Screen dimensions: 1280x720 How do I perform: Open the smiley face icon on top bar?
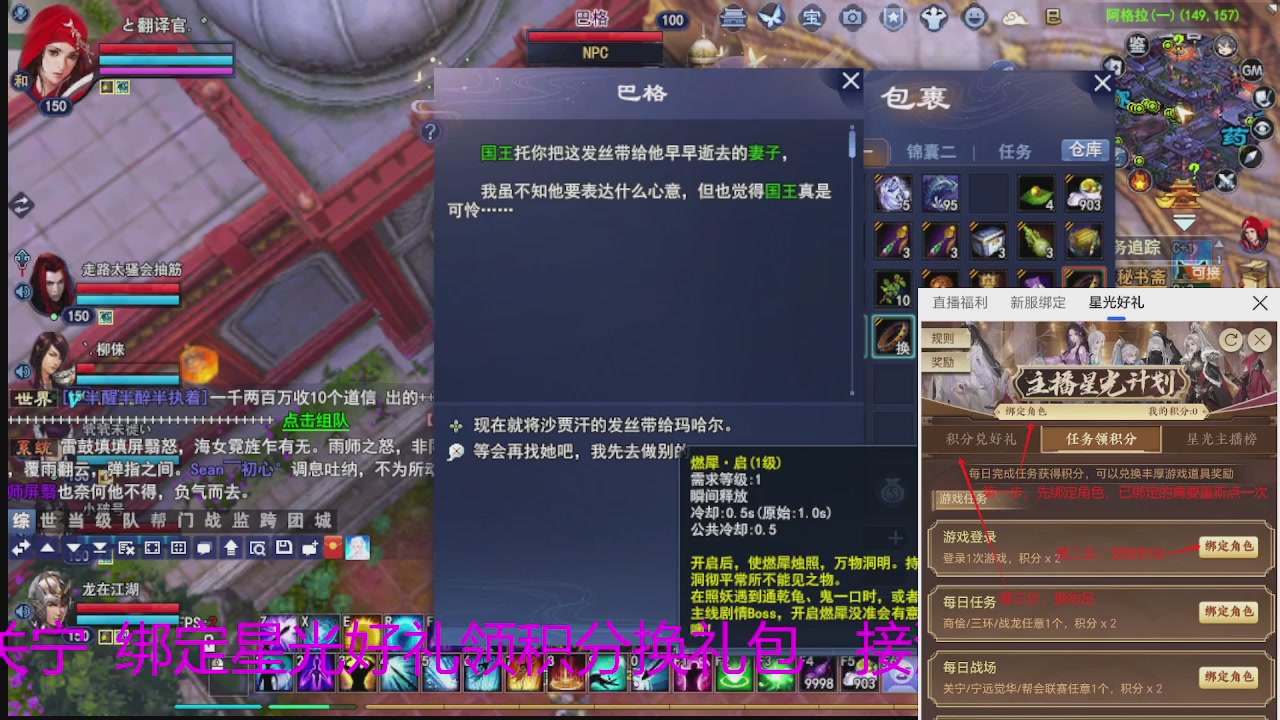(x=975, y=18)
